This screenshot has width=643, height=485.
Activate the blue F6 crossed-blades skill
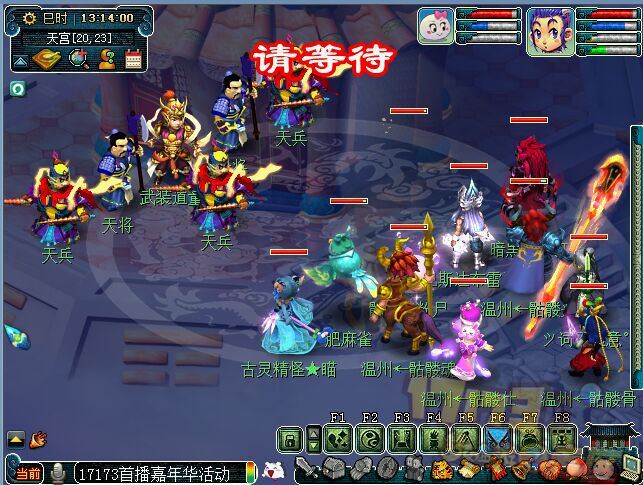[x=498, y=438]
